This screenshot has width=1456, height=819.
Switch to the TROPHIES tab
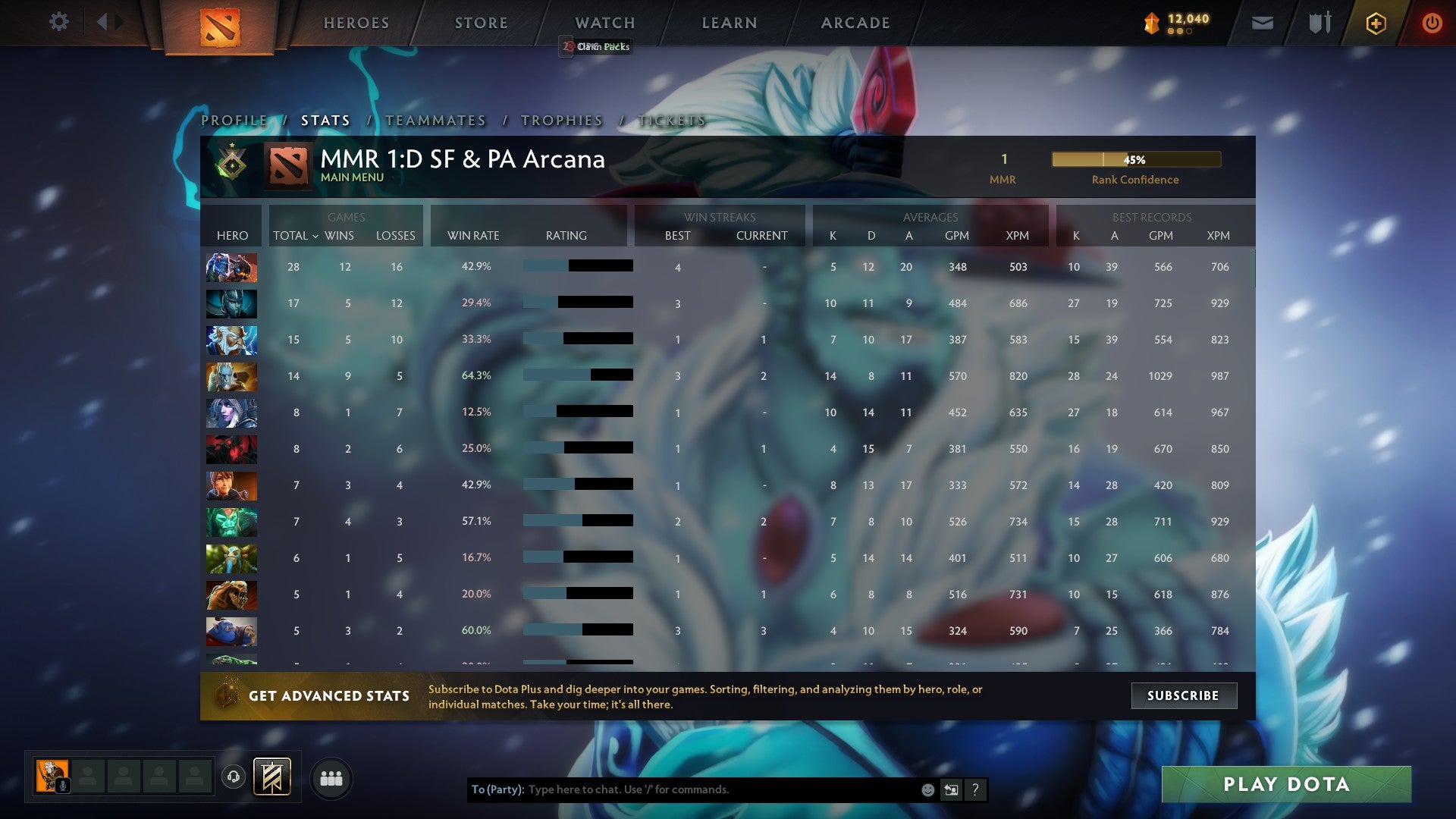pos(561,120)
